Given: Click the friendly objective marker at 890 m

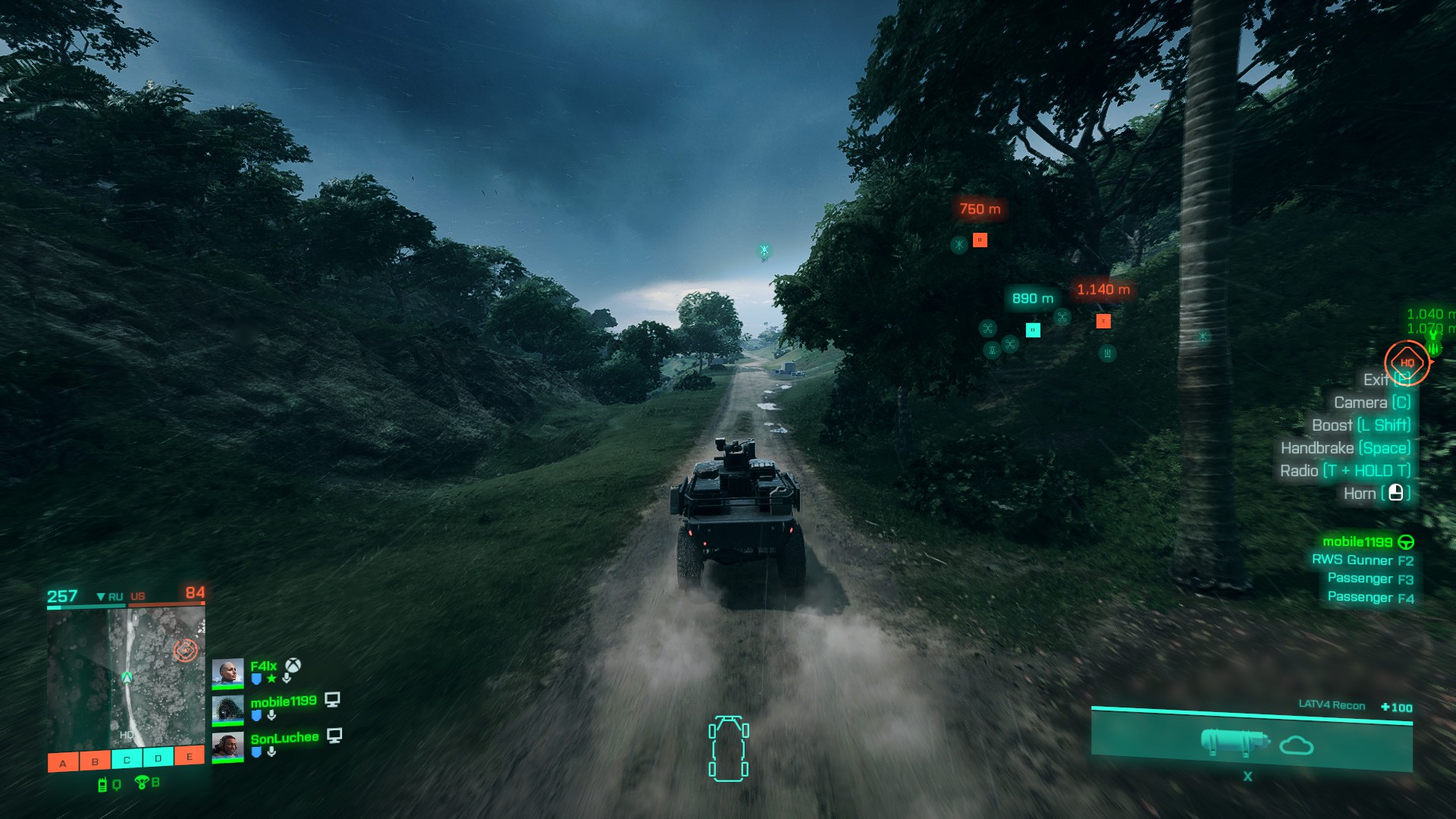Looking at the screenshot, I should (x=1033, y=330).
